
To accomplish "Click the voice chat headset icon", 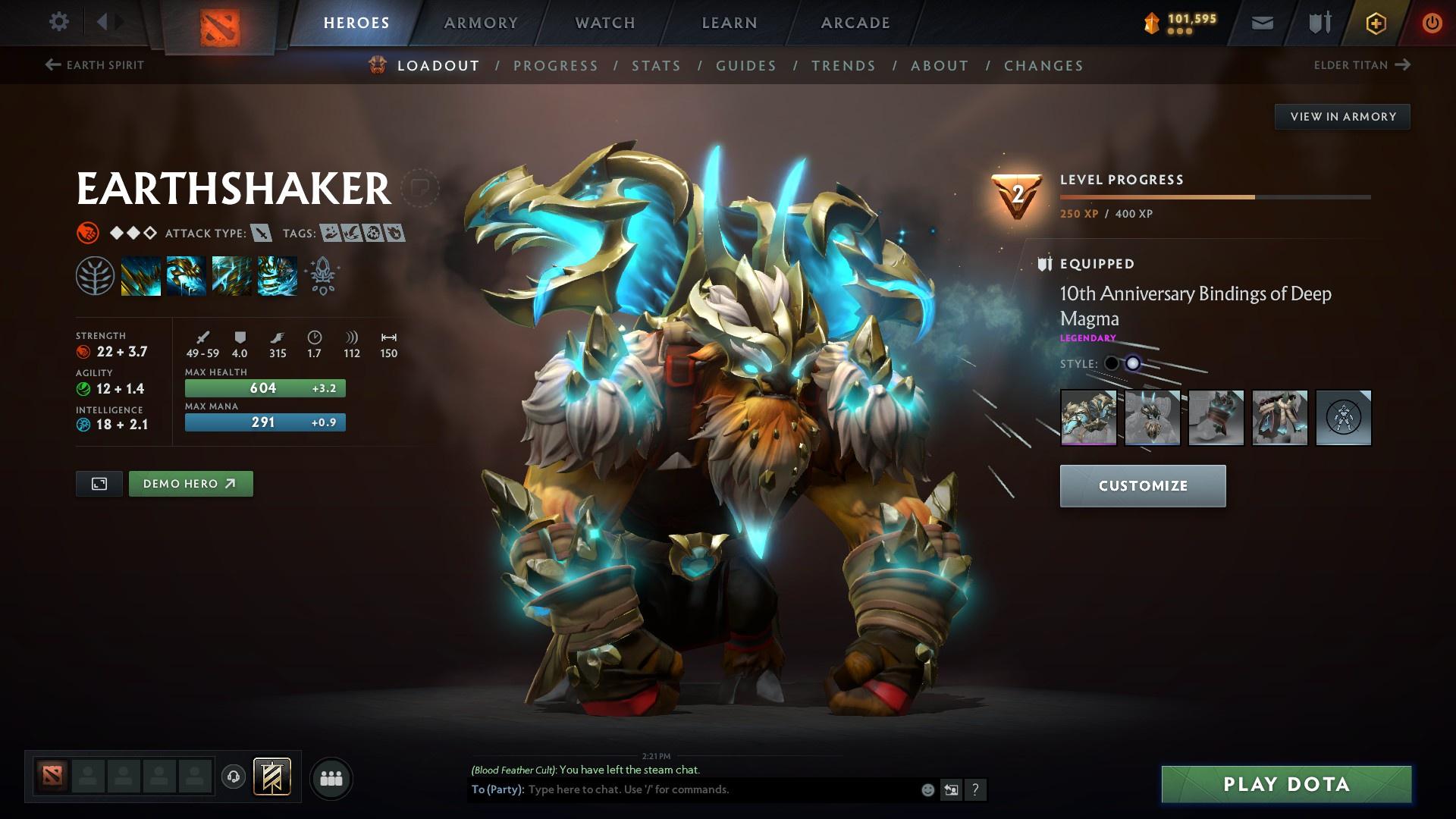I will (233, 777).
